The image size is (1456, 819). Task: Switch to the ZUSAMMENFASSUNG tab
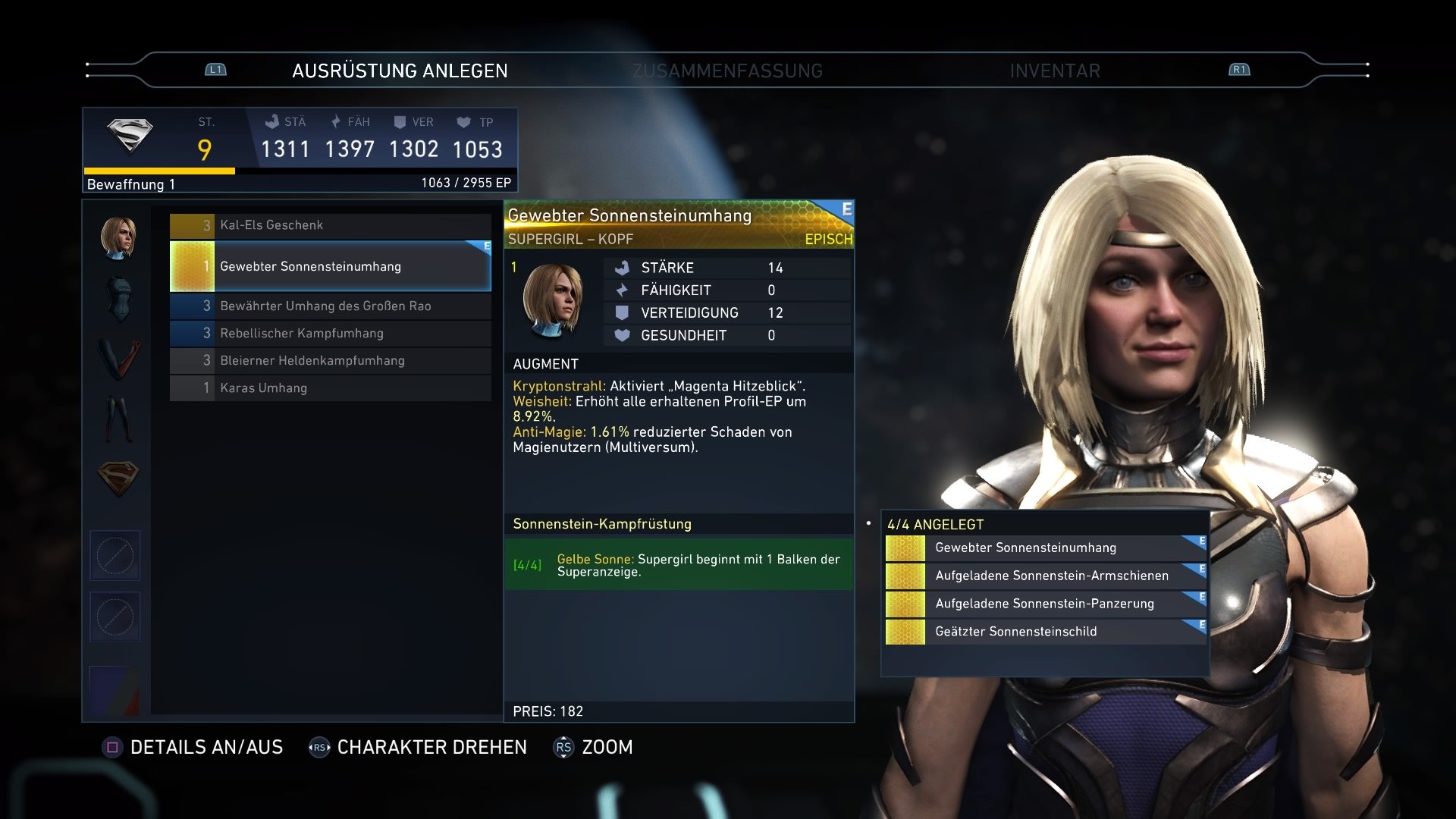pyautogui.click(x=727, y=71)
